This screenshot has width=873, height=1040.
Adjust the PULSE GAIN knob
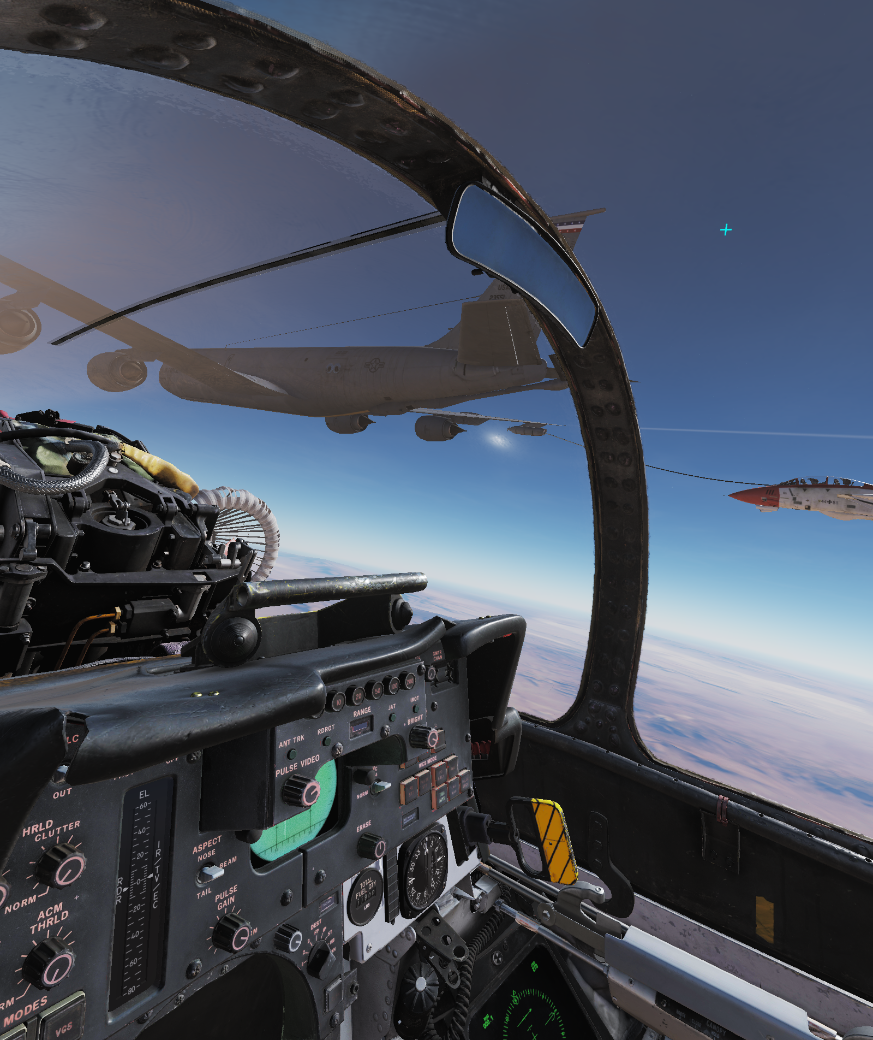click(x=232, y=934)
